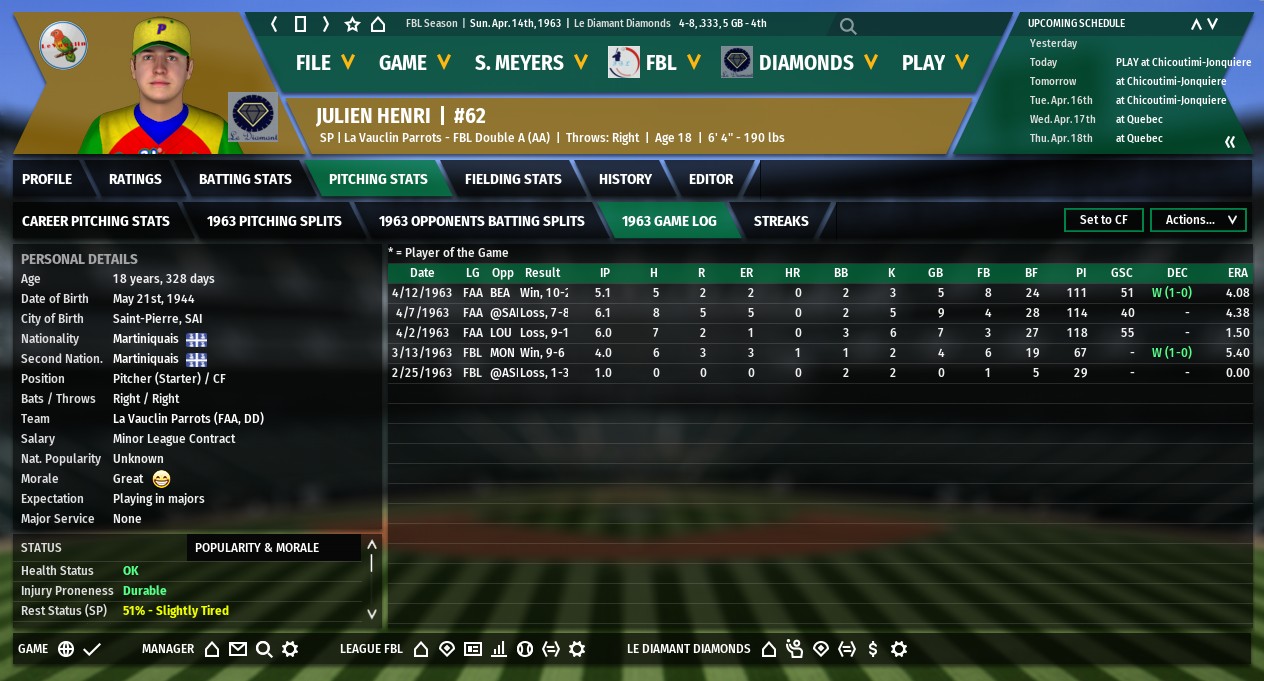Click the Set to CF button
Viewport: 1264px width, 681px height.
tap(1103, 220)
